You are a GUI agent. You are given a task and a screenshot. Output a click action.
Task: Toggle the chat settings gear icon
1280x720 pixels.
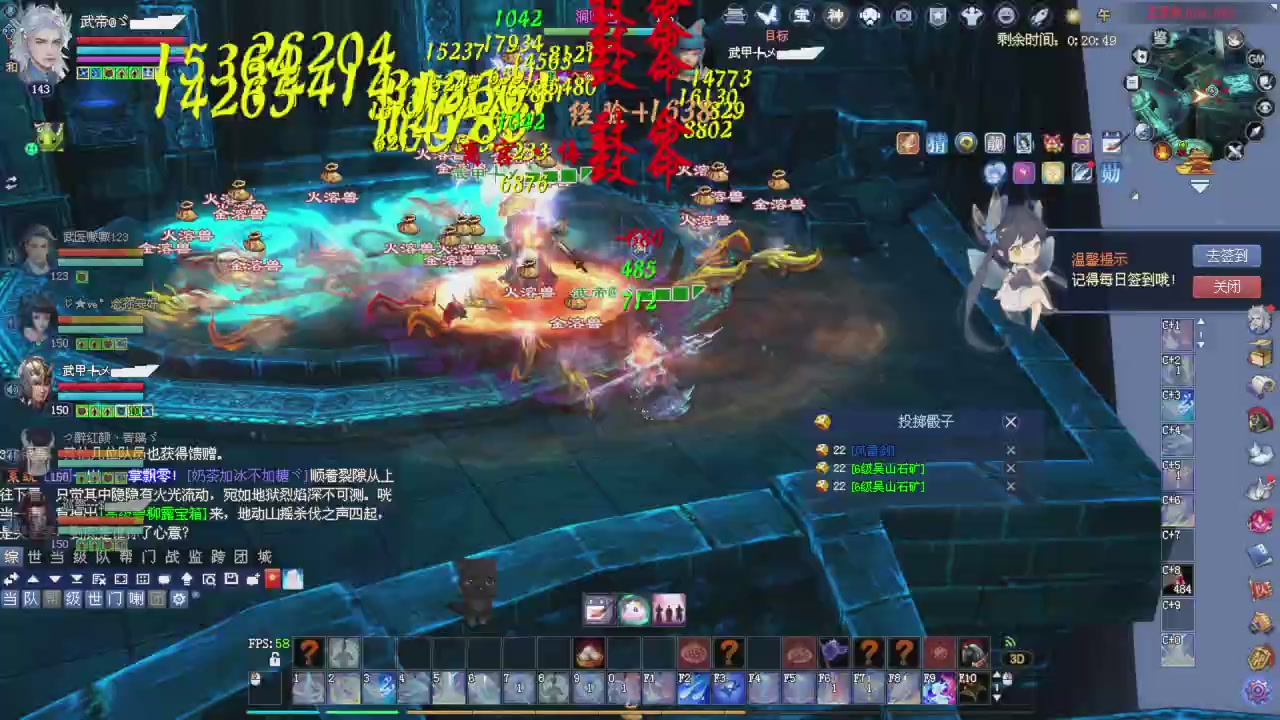point(179,599)
